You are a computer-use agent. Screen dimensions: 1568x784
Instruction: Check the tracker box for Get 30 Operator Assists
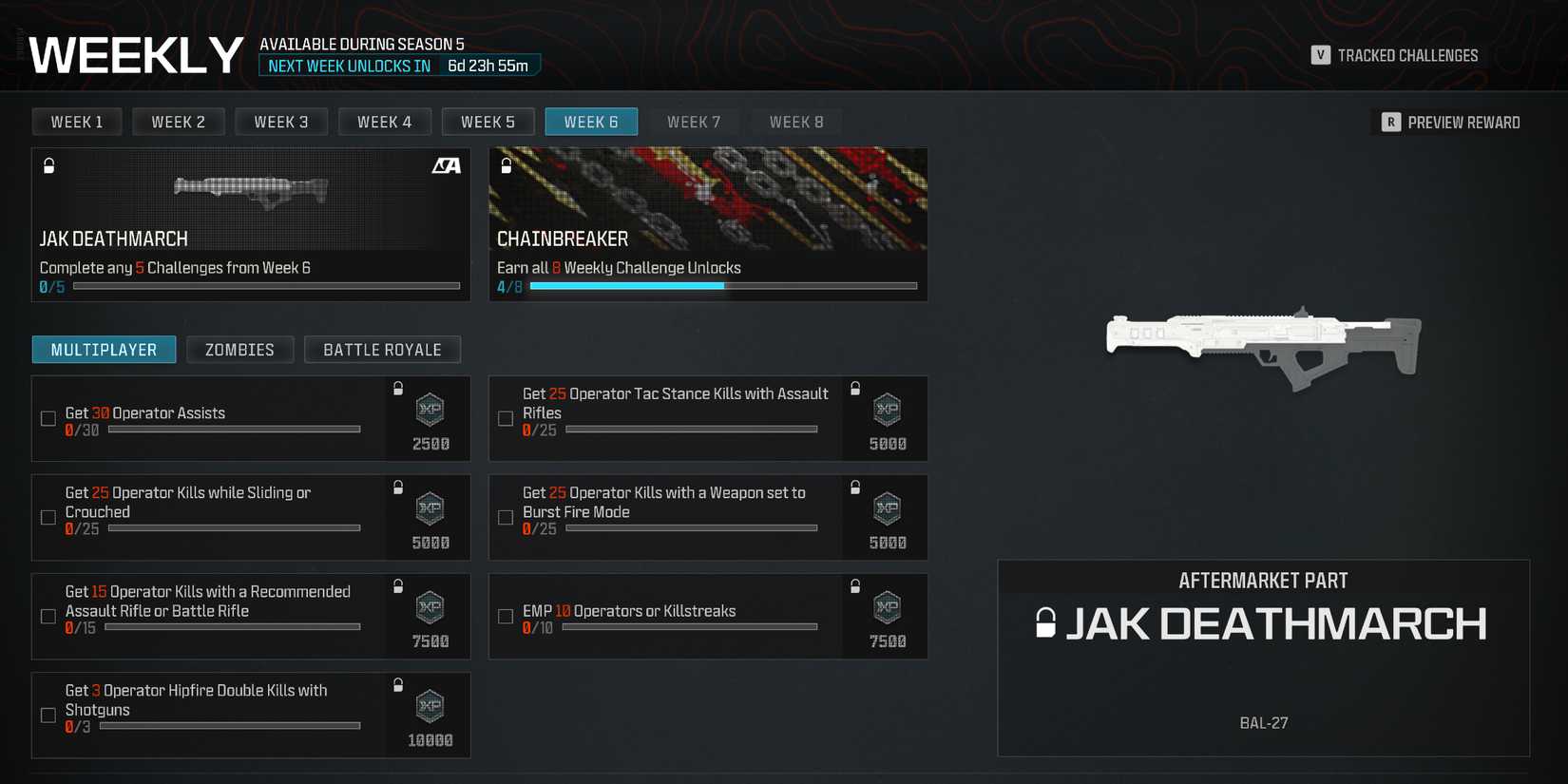click(48, 418)
